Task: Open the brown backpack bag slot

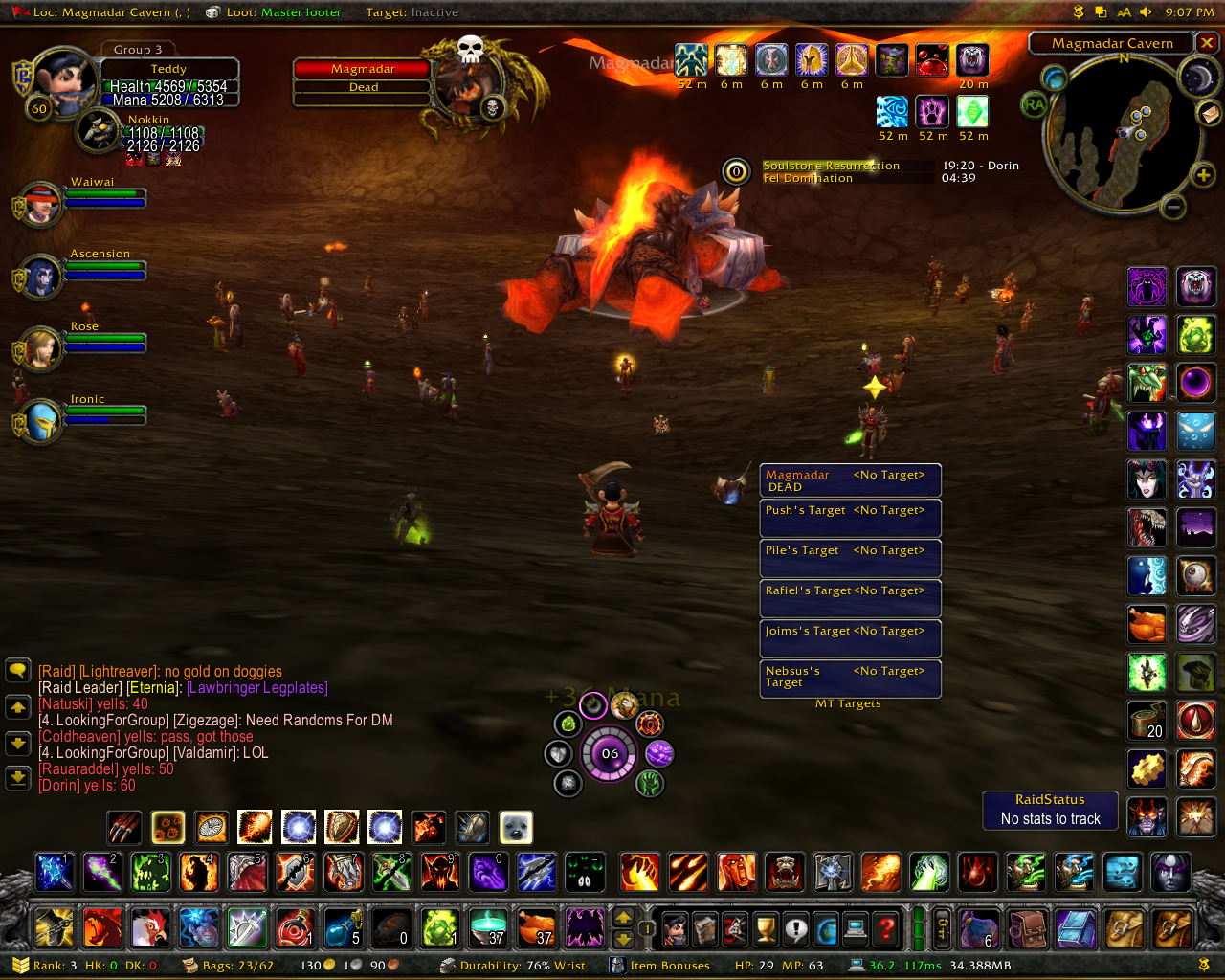Action: click(x=1028, y=927)
